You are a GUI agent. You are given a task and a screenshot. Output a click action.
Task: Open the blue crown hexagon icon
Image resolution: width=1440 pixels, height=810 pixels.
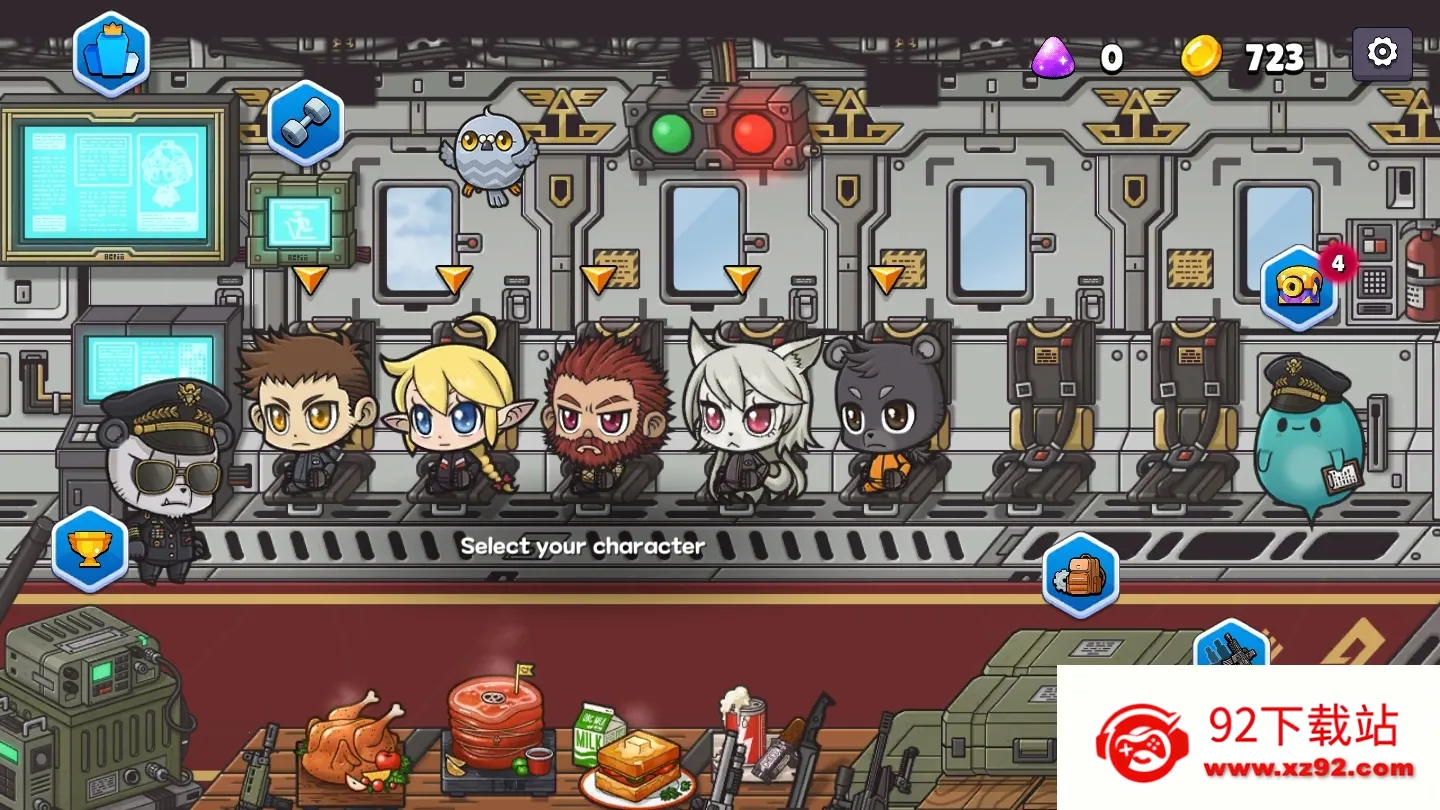click(111, 55)
